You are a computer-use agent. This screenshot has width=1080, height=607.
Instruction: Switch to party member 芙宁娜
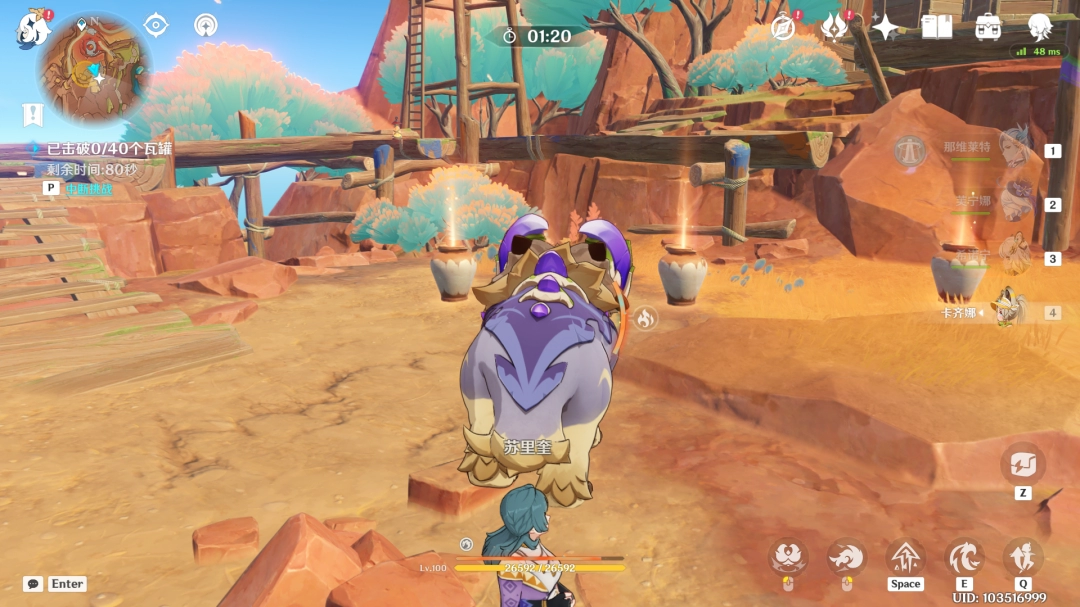1014,203
